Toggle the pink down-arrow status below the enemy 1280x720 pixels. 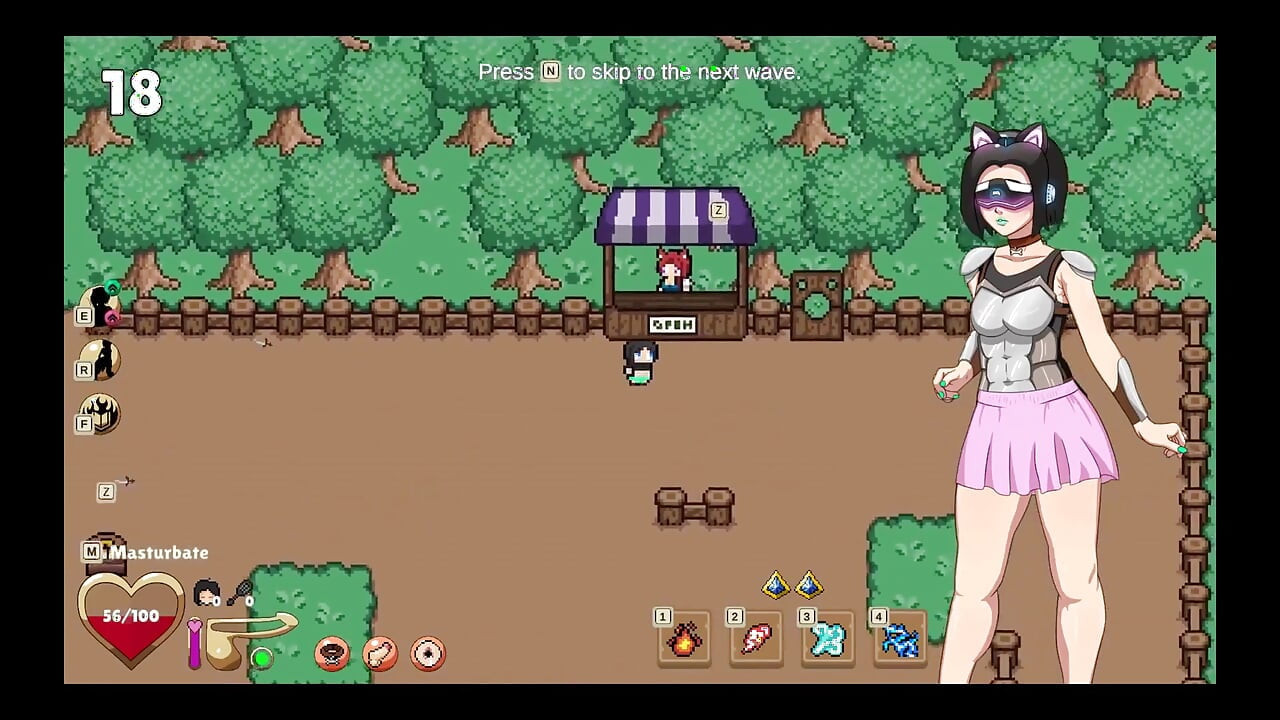[111, 317]
